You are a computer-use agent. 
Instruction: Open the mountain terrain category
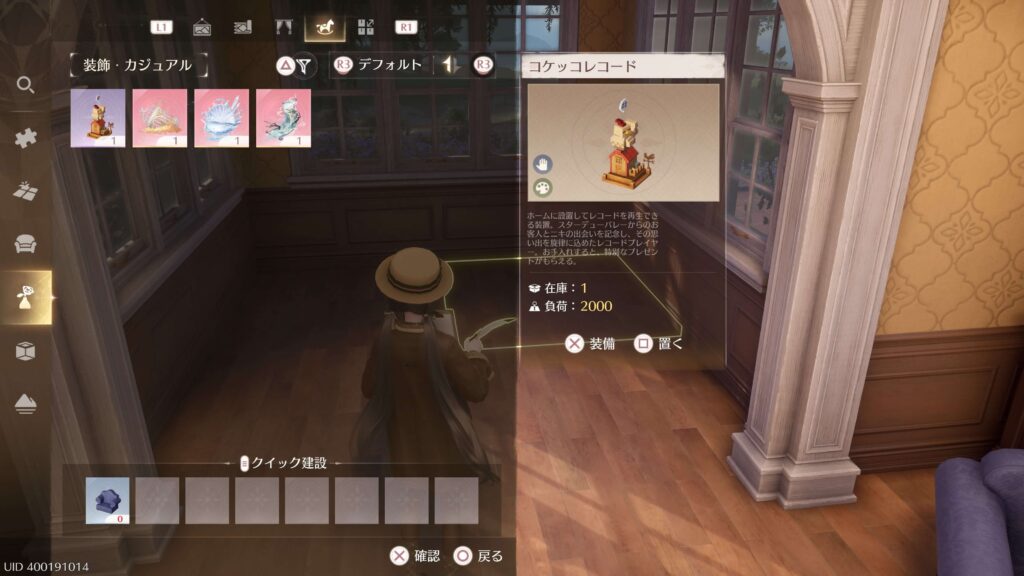pos(26,403)
